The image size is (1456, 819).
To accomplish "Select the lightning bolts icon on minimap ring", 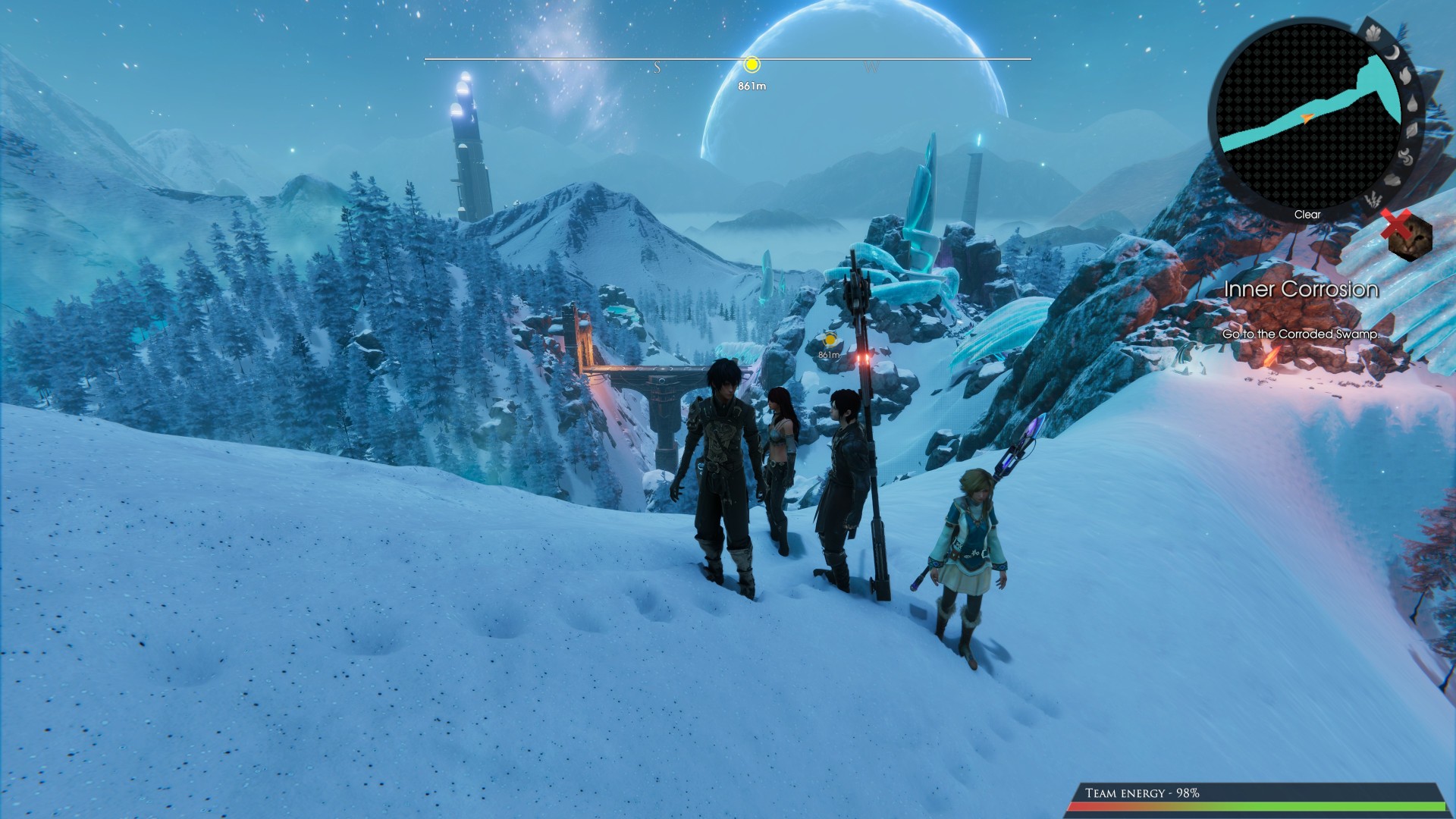I will [x=1374, y=200].
